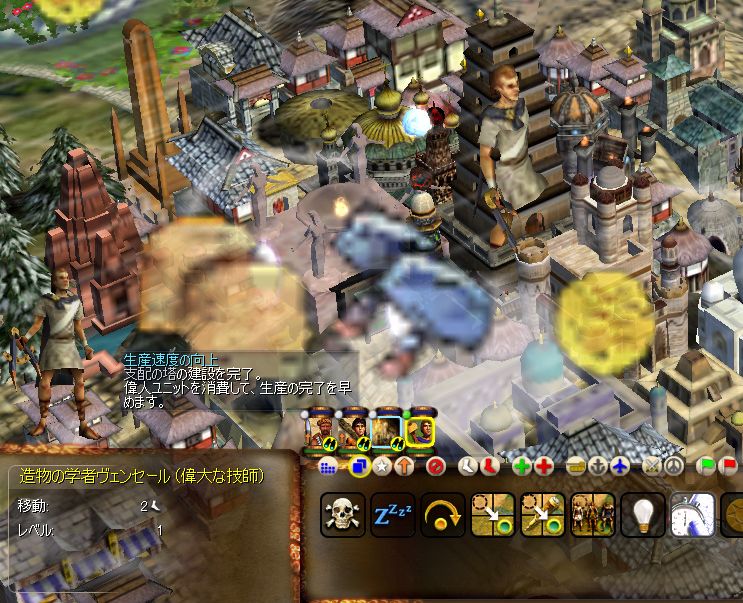The width and height of the screenshot is (743, 603).
Task: Click the white star filter button
Action: click(x=381, y=466)
